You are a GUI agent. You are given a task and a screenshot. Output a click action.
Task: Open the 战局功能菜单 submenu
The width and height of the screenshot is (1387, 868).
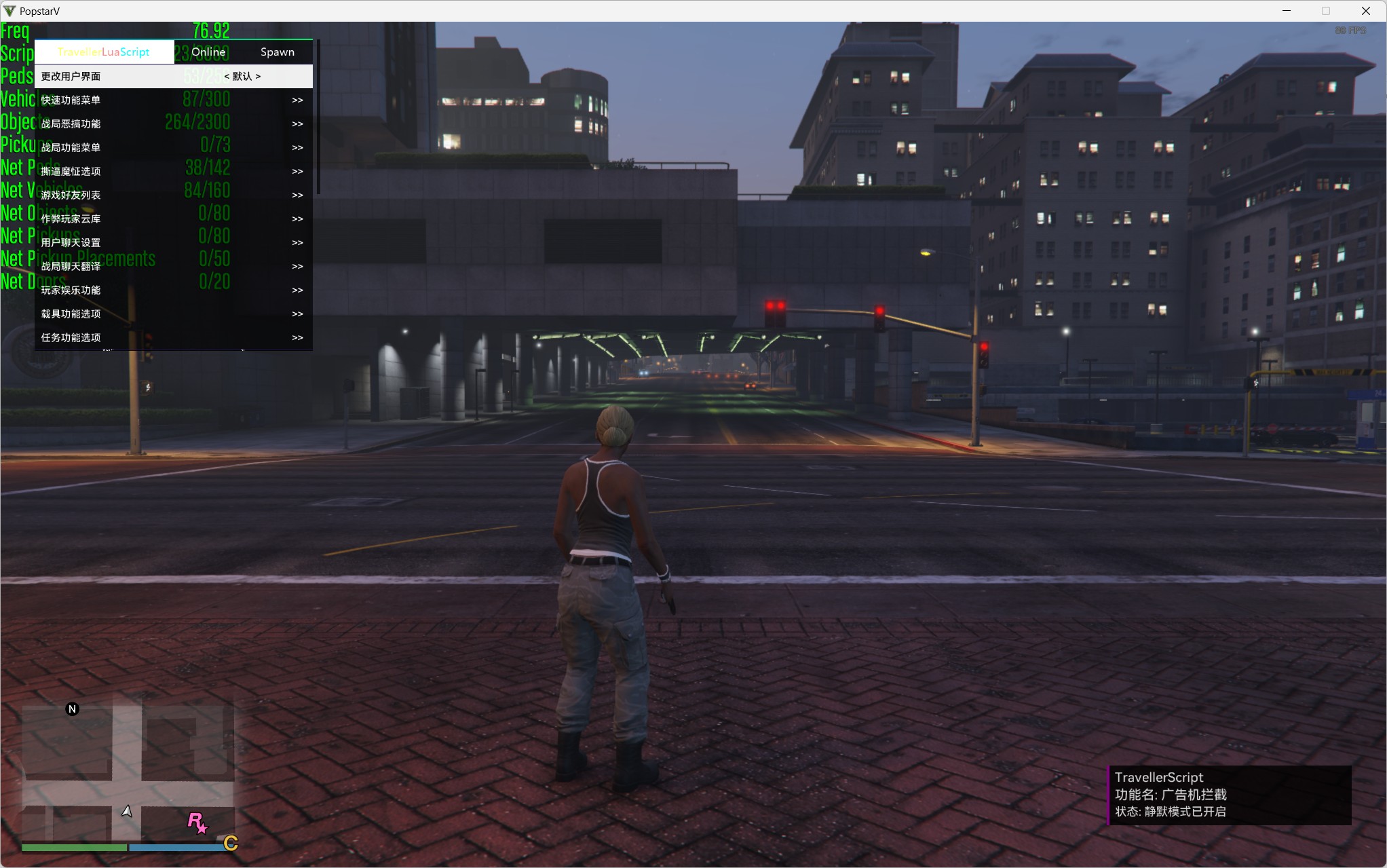[173, 148]
